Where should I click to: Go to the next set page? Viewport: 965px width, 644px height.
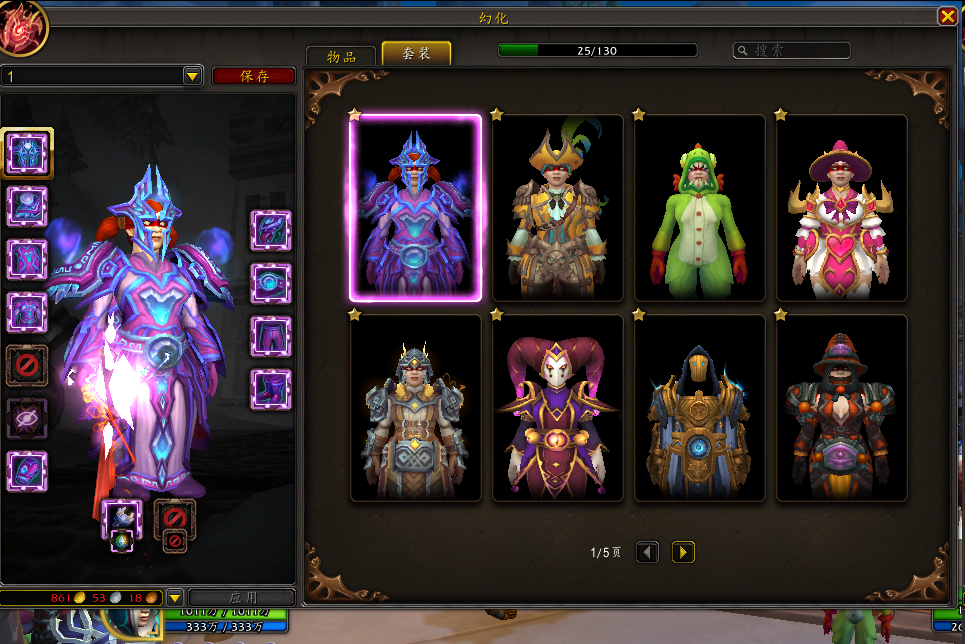tap(683, 552)
